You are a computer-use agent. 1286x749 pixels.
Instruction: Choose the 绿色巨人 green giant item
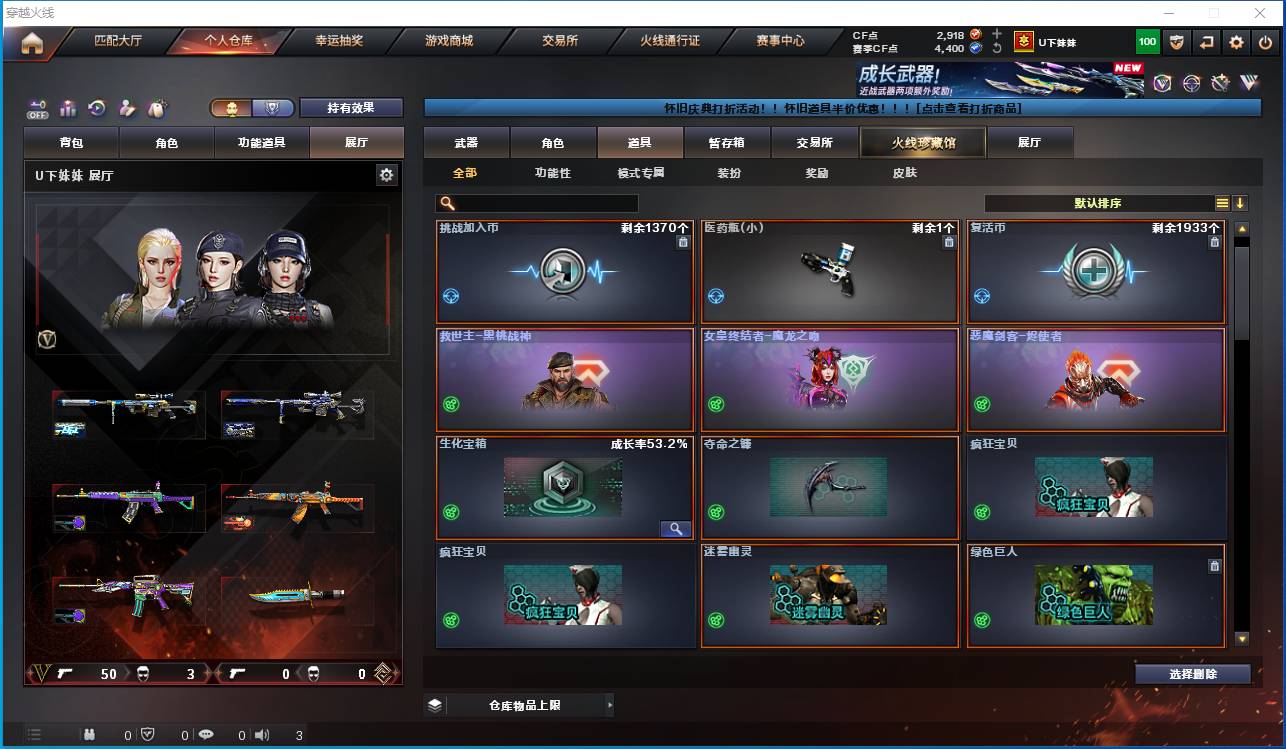click(x=1095, y=596)
